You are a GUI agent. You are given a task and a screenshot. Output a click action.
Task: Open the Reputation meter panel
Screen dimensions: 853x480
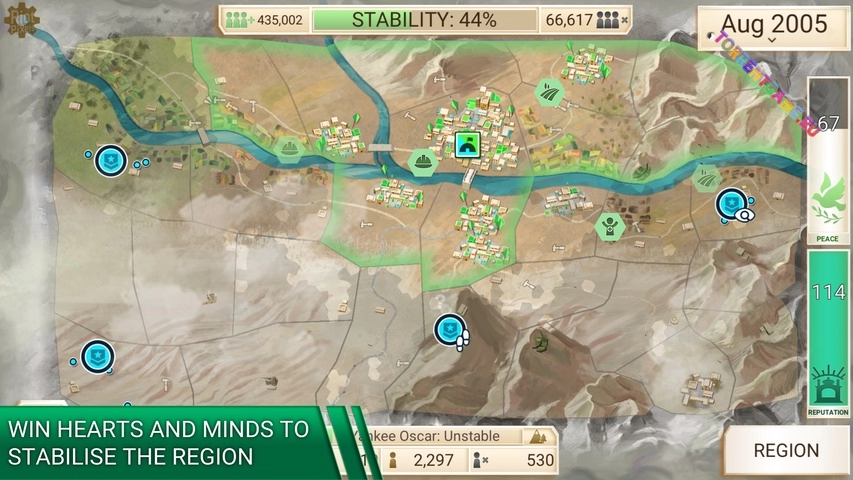tap(827, 335)
